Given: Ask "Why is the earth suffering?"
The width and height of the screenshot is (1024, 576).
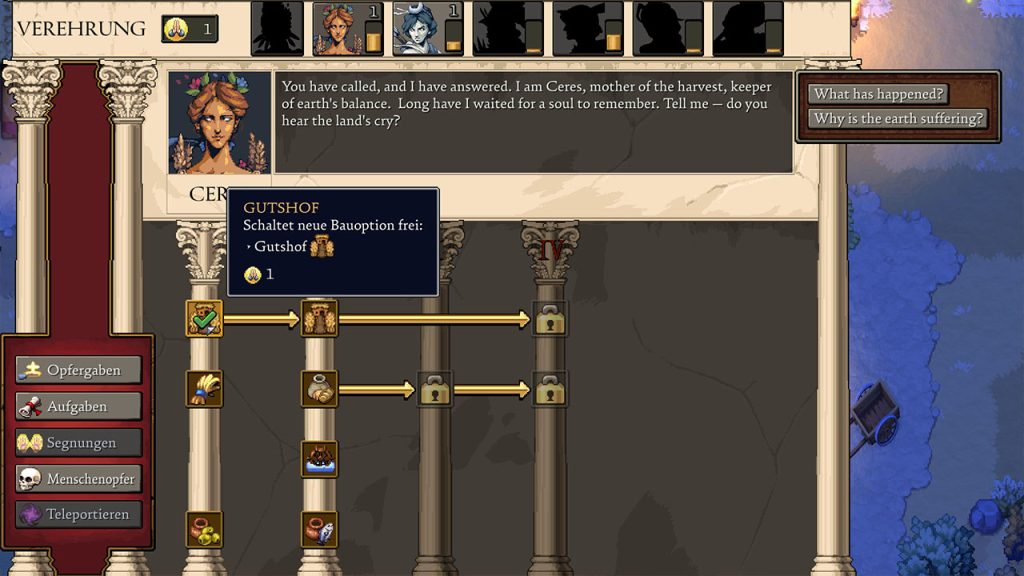Looking at the screenshot, I should click(897, 119).
